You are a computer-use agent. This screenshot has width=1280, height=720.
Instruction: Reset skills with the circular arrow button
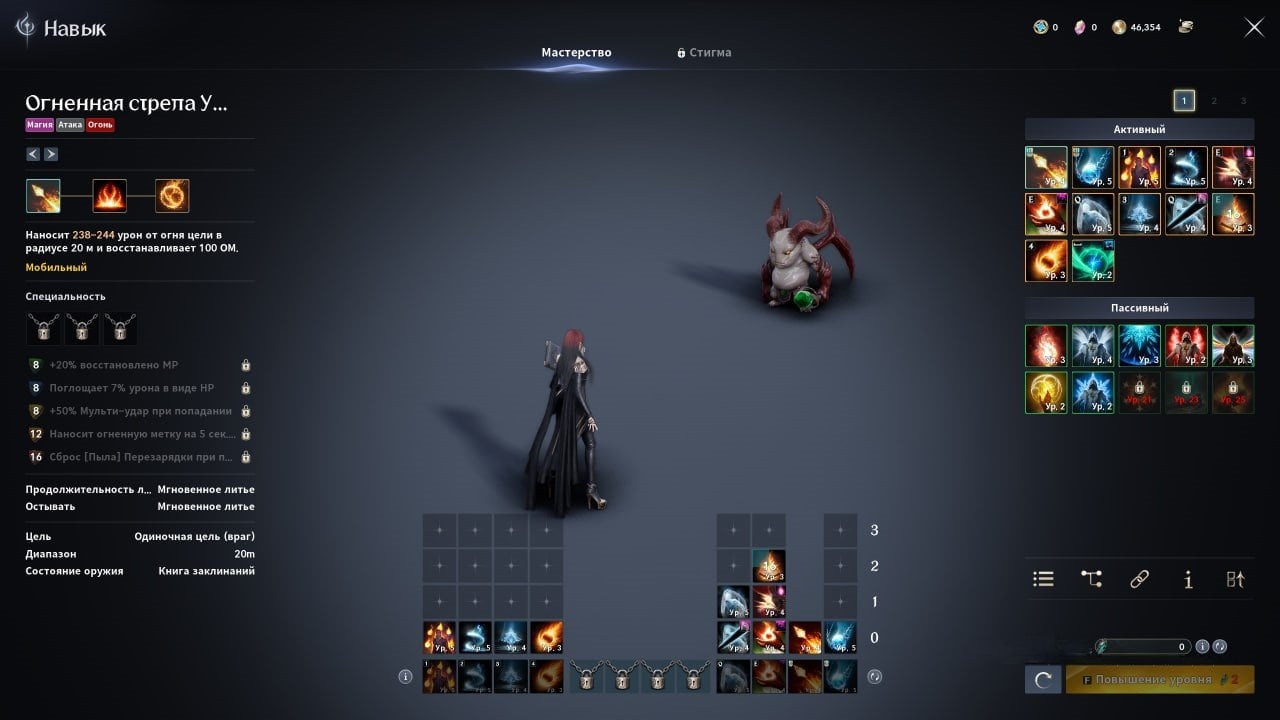[x=1042, y=680]
